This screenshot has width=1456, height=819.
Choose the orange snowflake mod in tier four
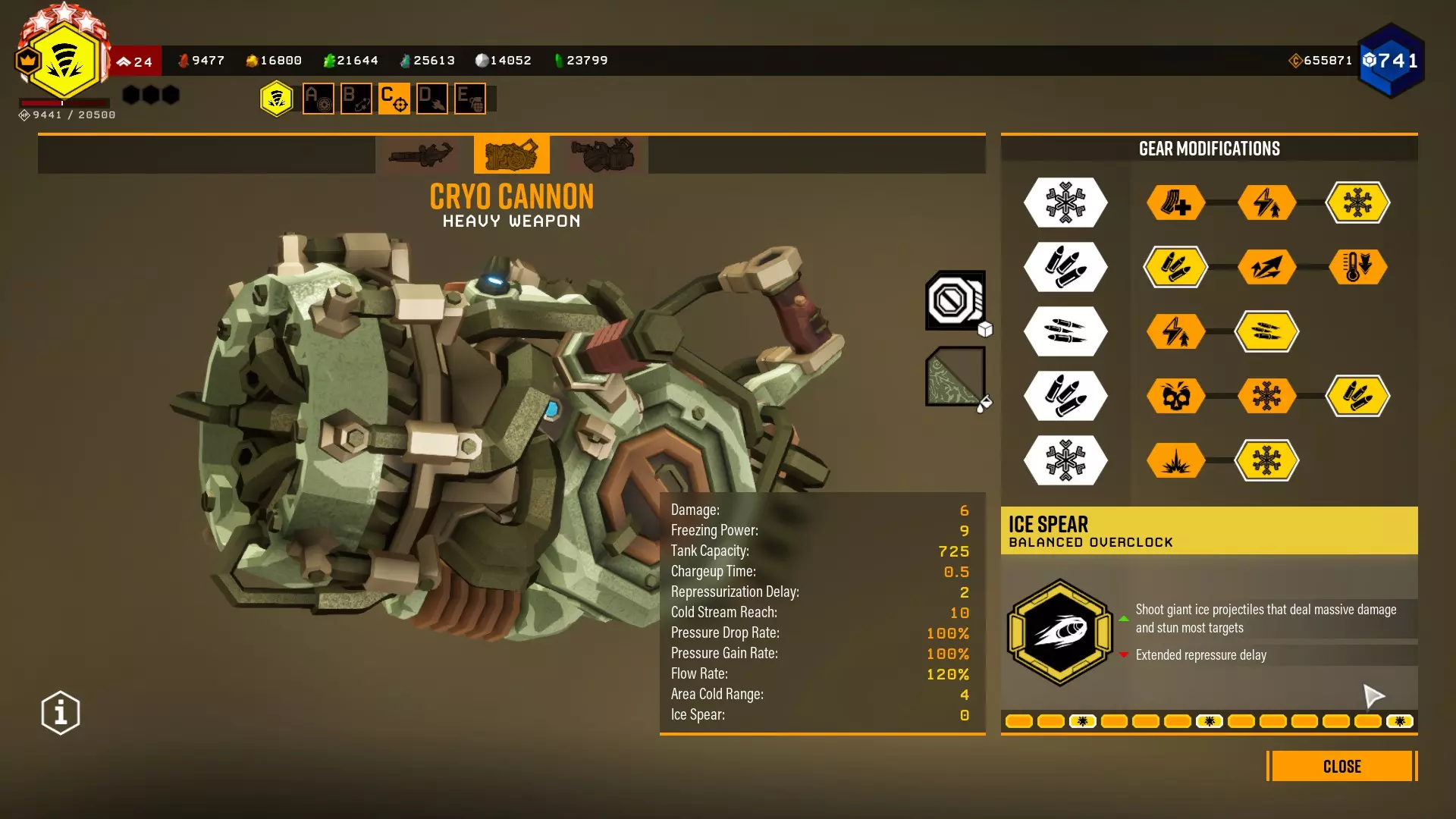(1266, 396)
